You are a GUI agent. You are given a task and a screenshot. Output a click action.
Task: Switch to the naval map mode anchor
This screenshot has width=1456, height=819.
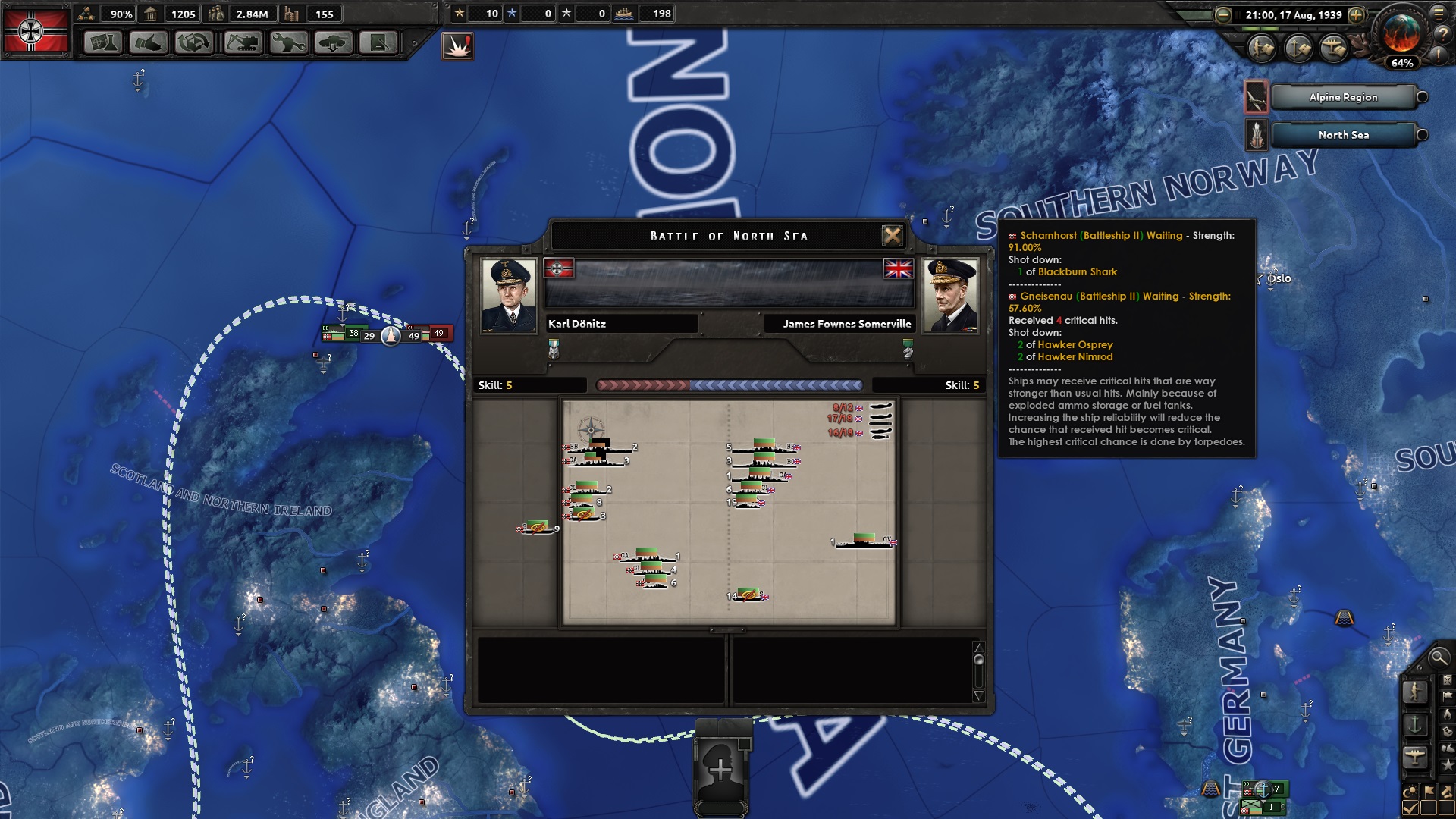point(1415,724)
